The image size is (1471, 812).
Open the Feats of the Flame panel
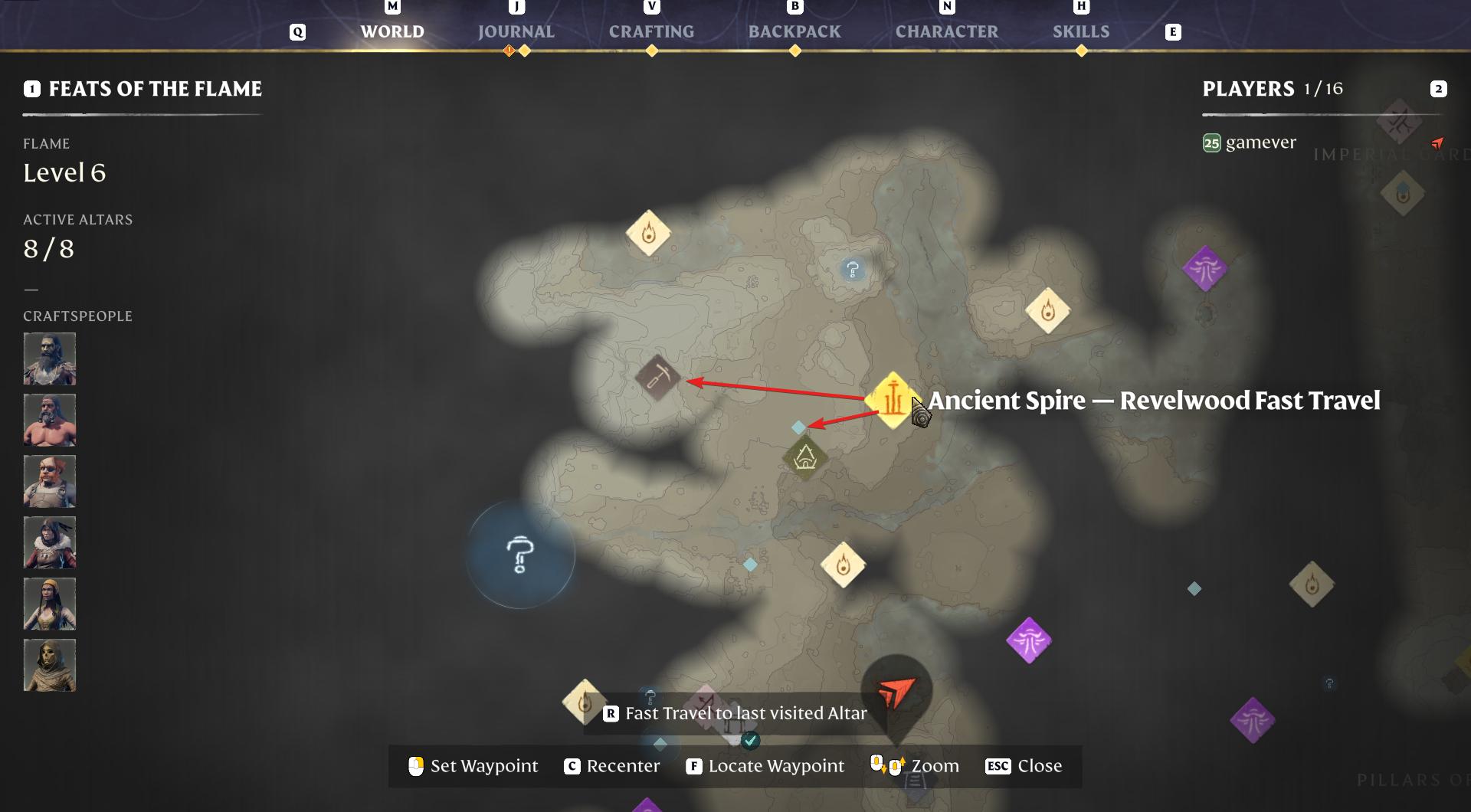[155, 89]
